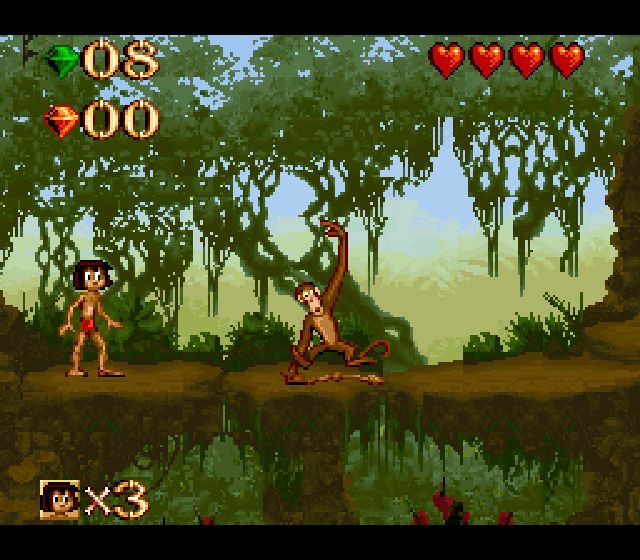Select the Mowgli face lives icon
The width and height of the screenshot is (640, 560).
59,499
